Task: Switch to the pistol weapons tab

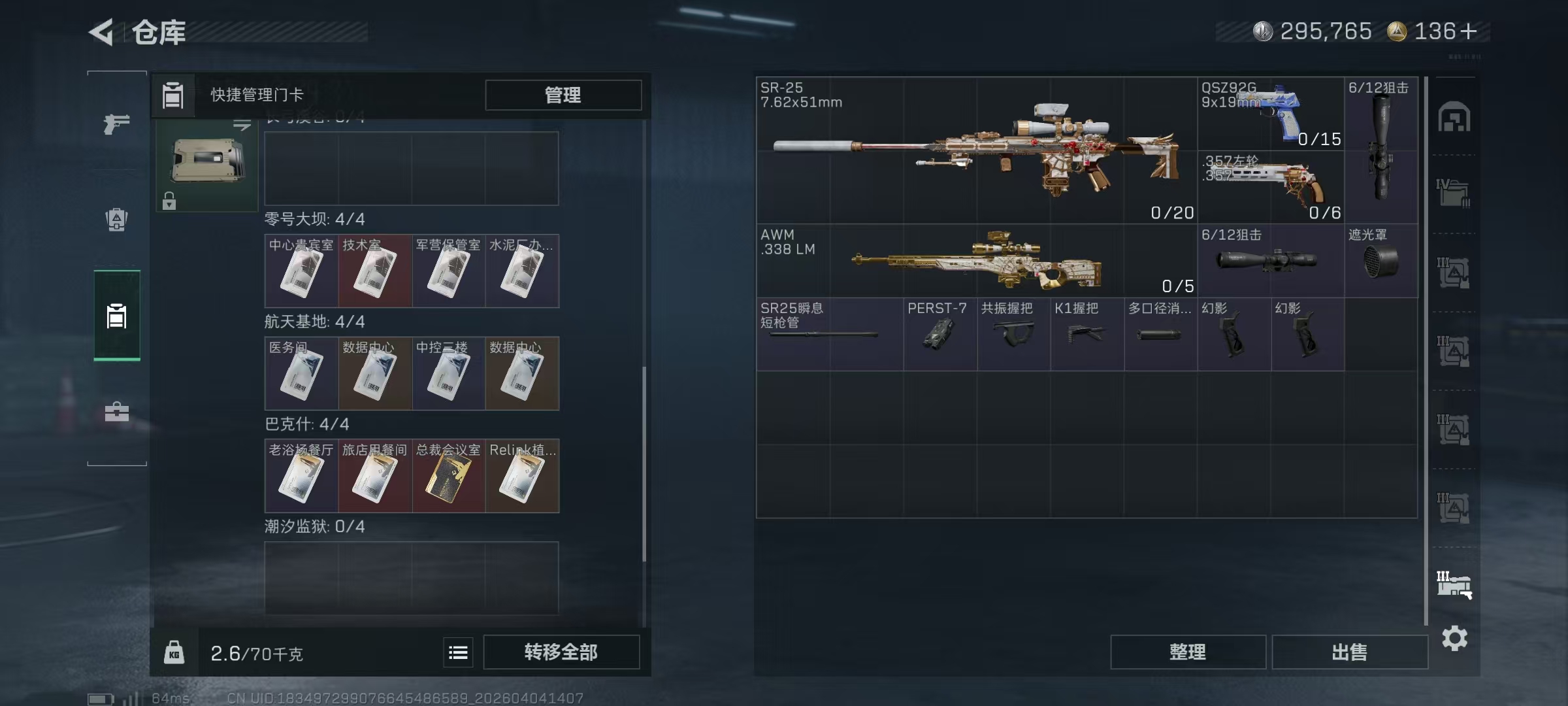Action: pos(117,124)
